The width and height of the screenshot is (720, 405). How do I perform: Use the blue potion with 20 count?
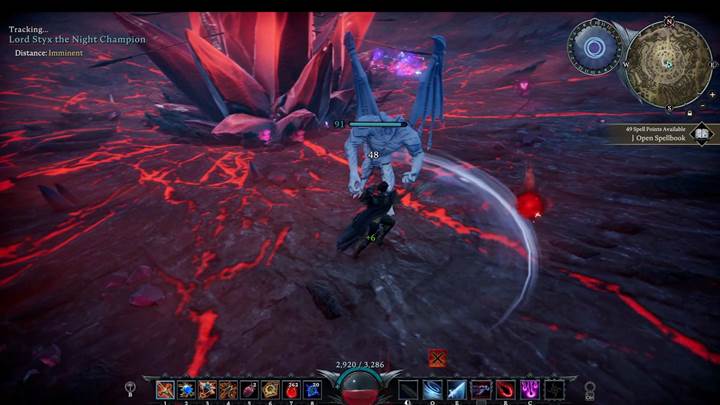[314, 390]
